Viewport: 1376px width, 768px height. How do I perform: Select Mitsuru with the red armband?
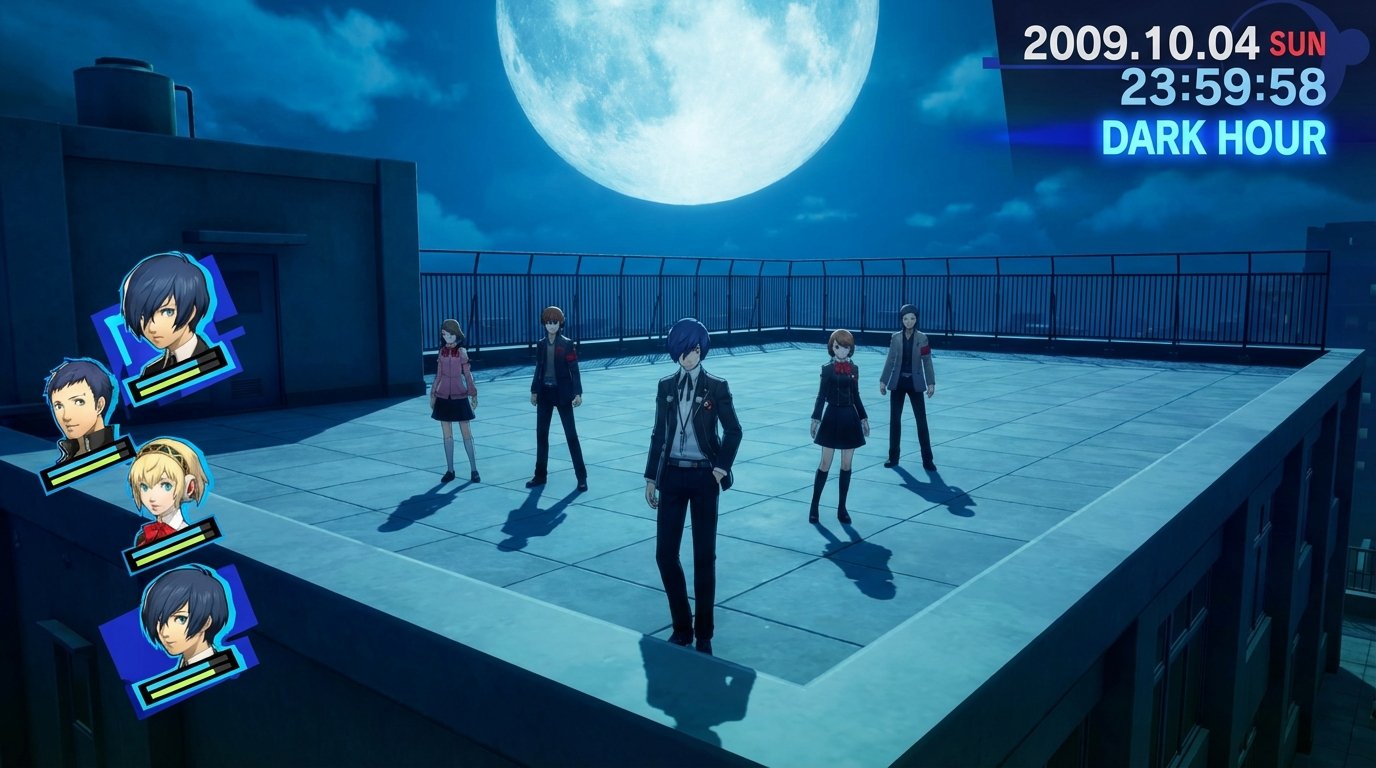(912, 390)
